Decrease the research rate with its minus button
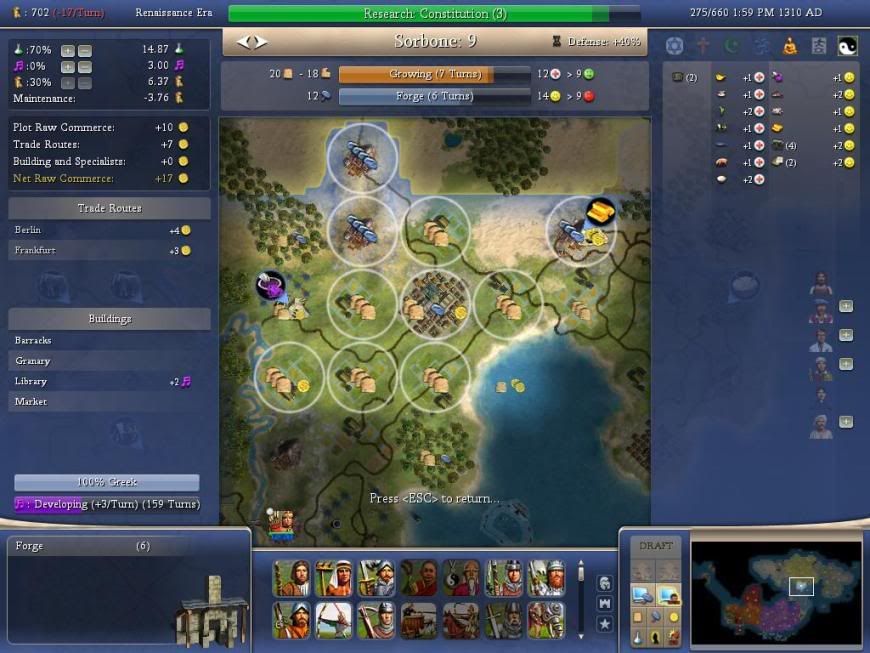The width and height of the screenshot is (870, 653). (85, 49)
